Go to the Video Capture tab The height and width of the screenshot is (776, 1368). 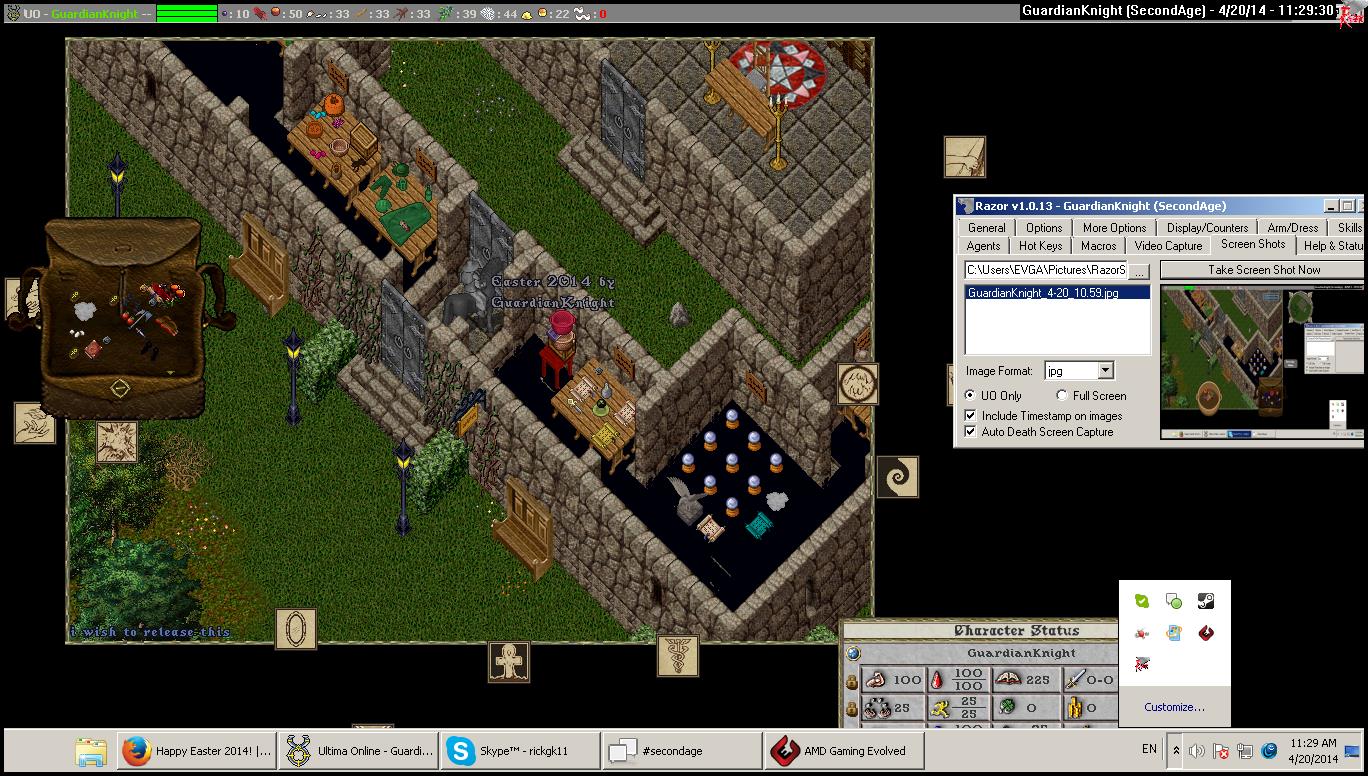tap(1168, 246)
